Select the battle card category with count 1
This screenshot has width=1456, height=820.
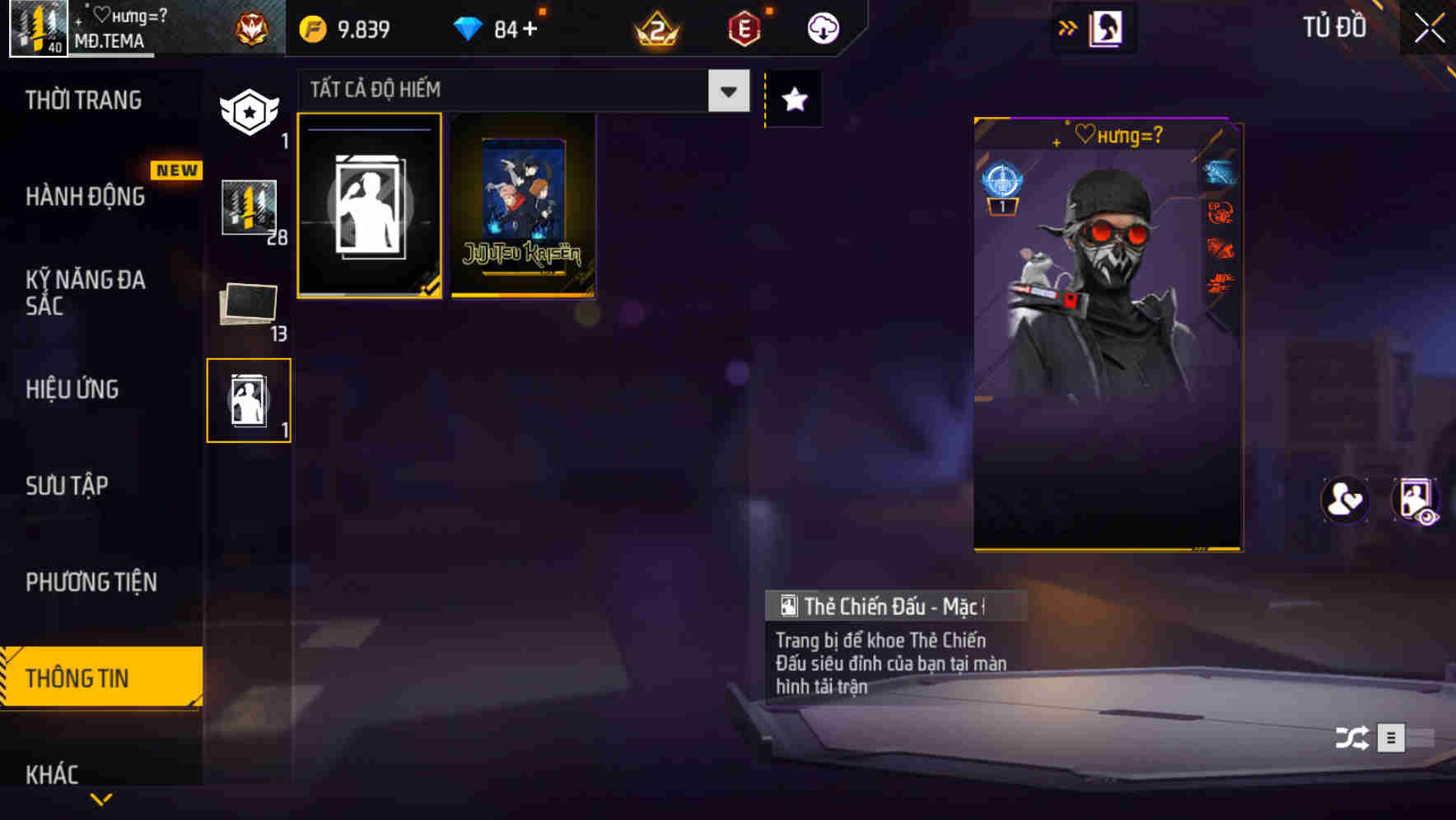tap(249, 399)
